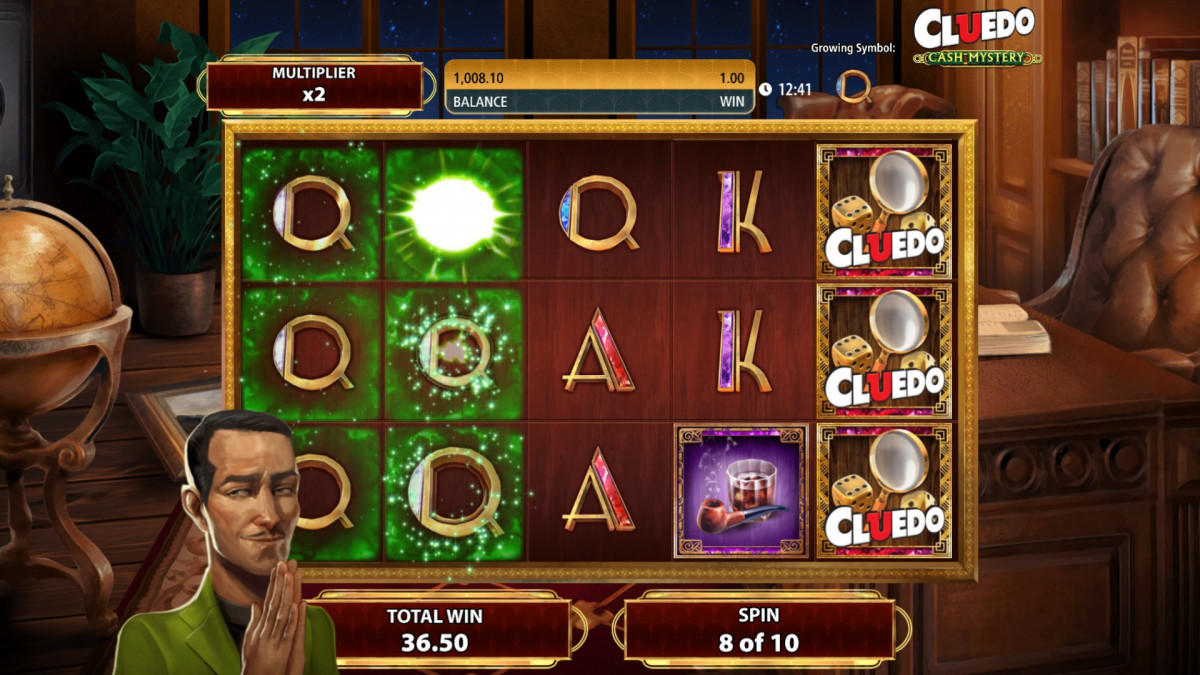Click the Cluedo Cash Mystery logo

[974, 37]
